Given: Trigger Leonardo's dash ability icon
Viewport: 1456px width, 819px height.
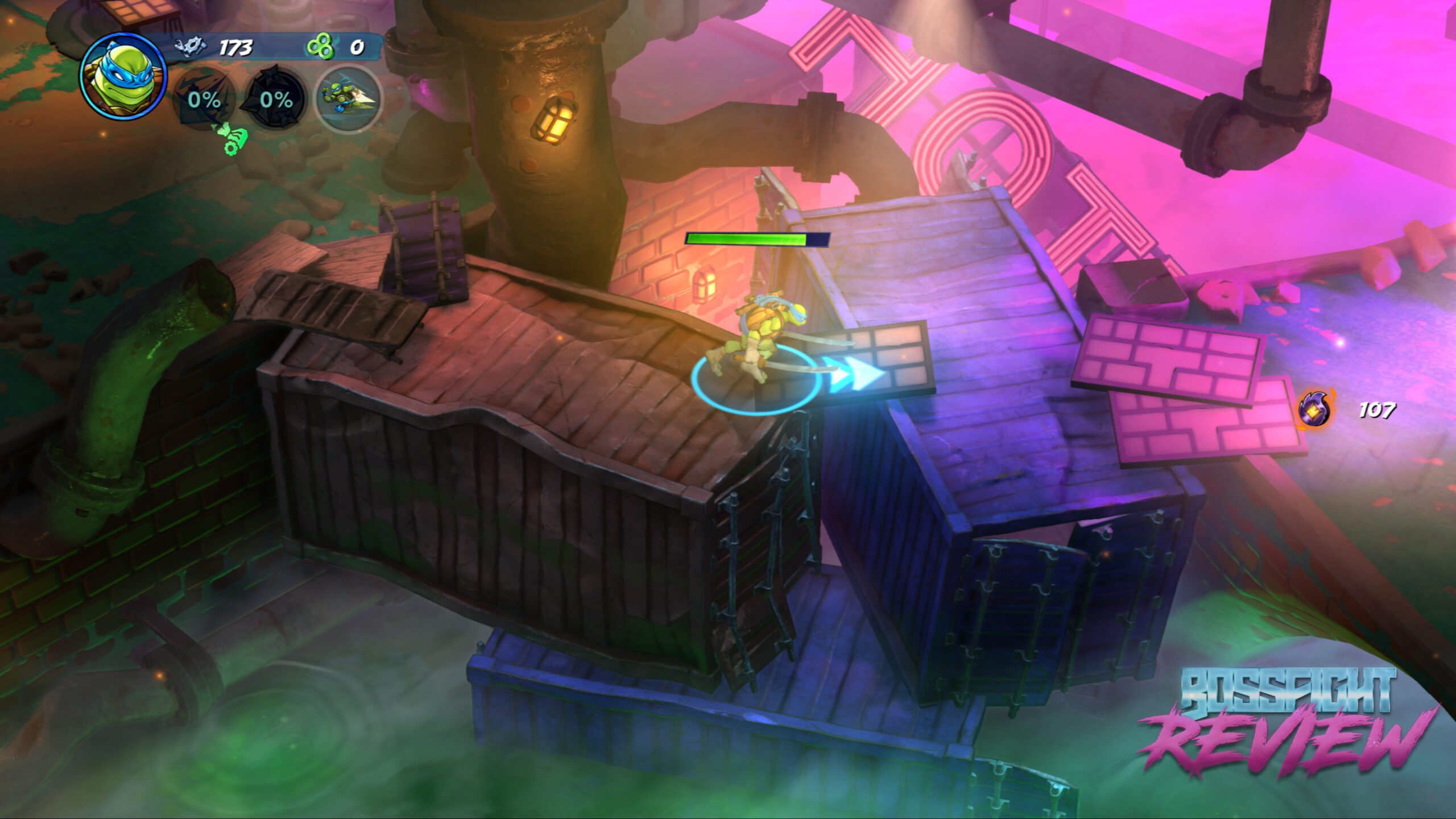Looking at the screenshot, I should tap(348, 99).
